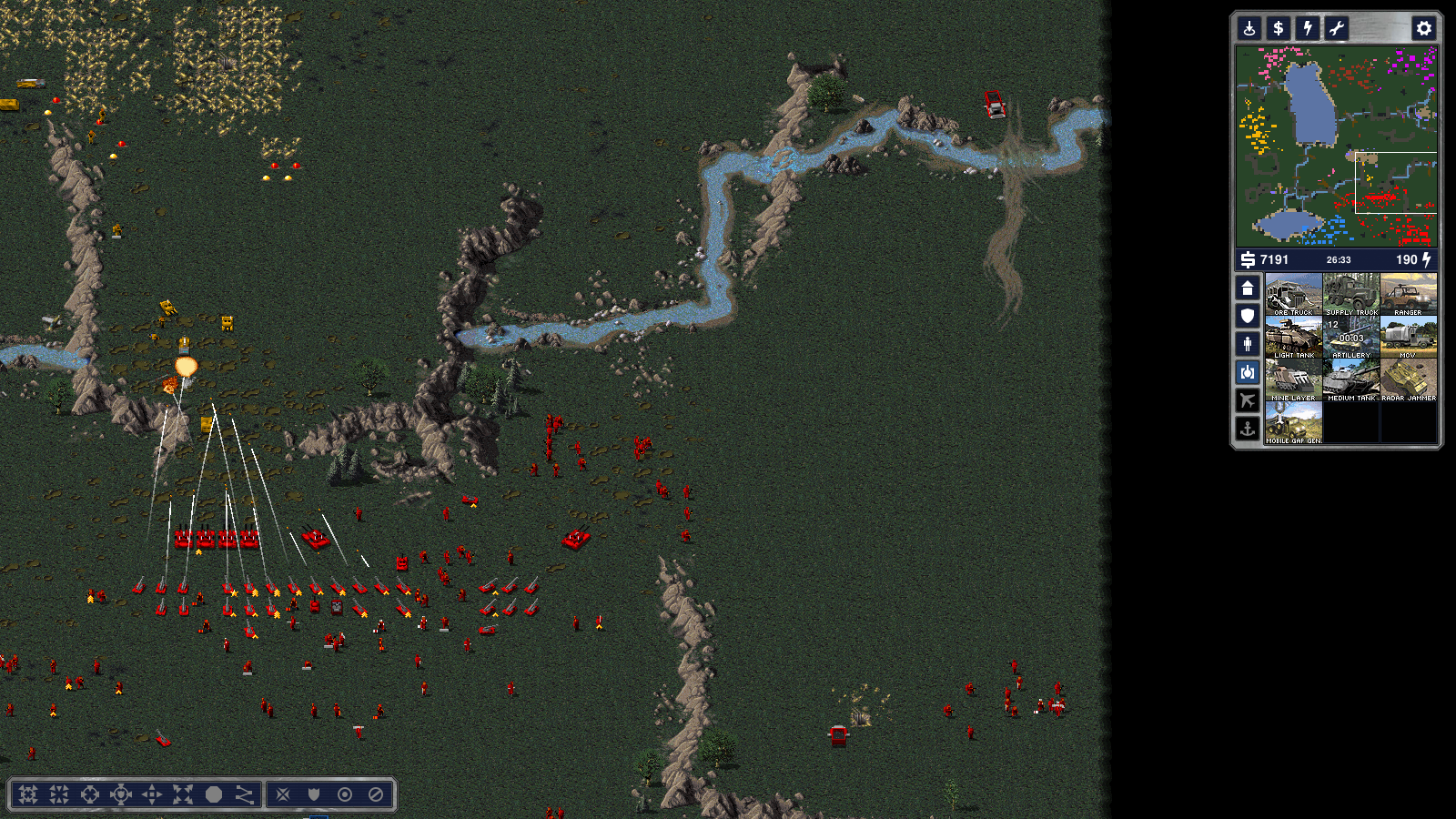Queue a Mobile Gap Generator
Screen dimensions: 1456x819
coord(1293,423)
